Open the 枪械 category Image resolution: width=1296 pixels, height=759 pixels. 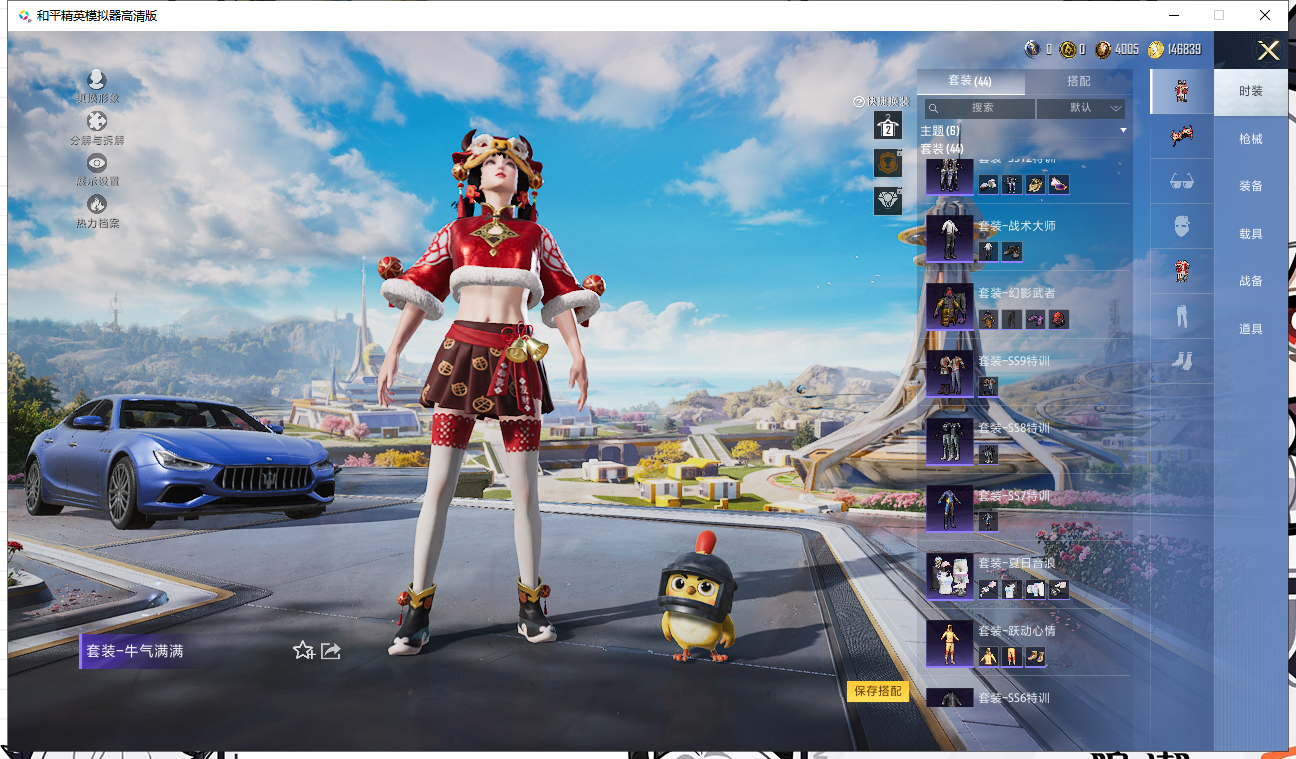point(1250,139)
